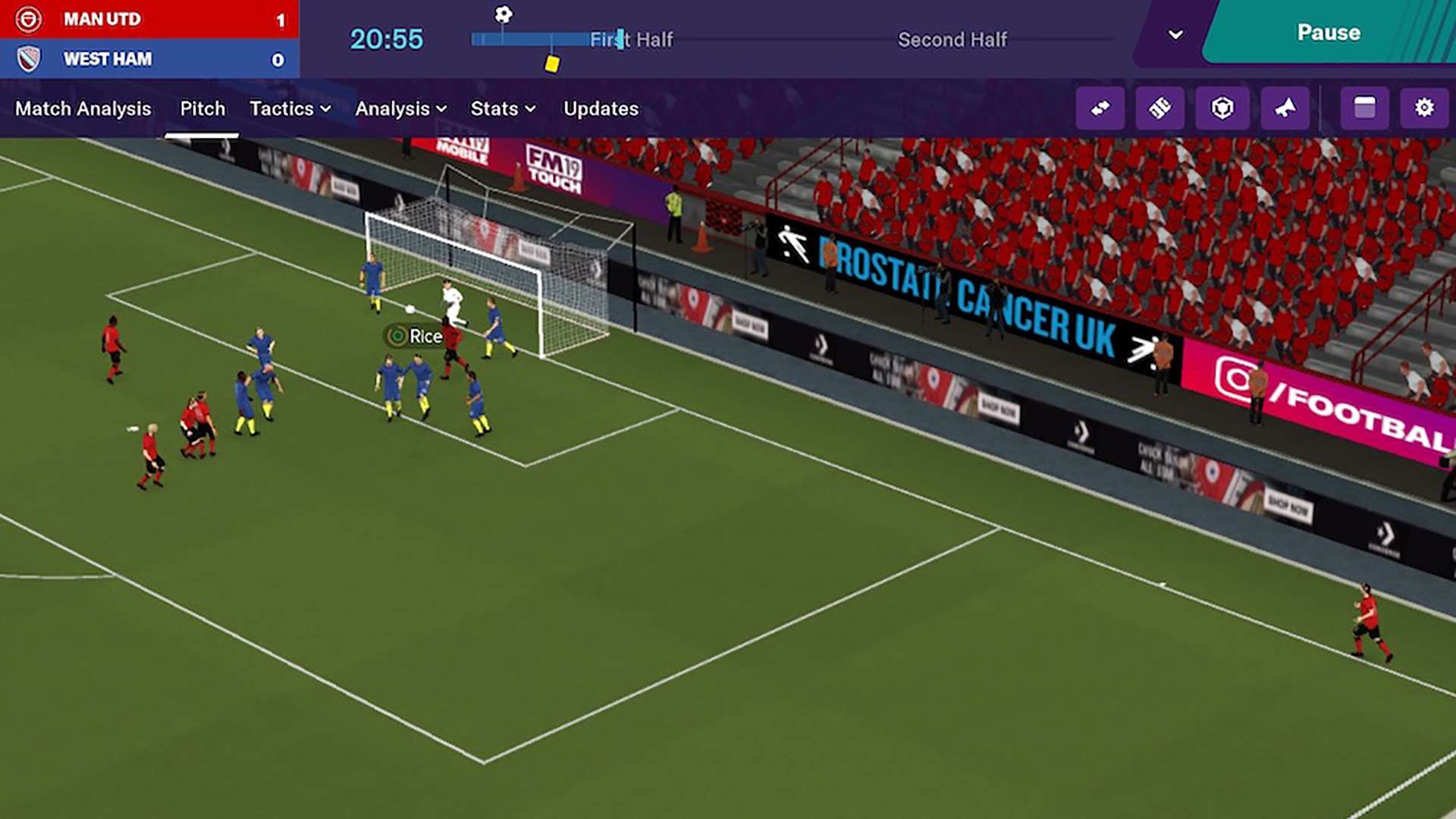Click the goal marker on the match timeline
The width and height of the screenshot is (1456, 819).
click(503, 13)
